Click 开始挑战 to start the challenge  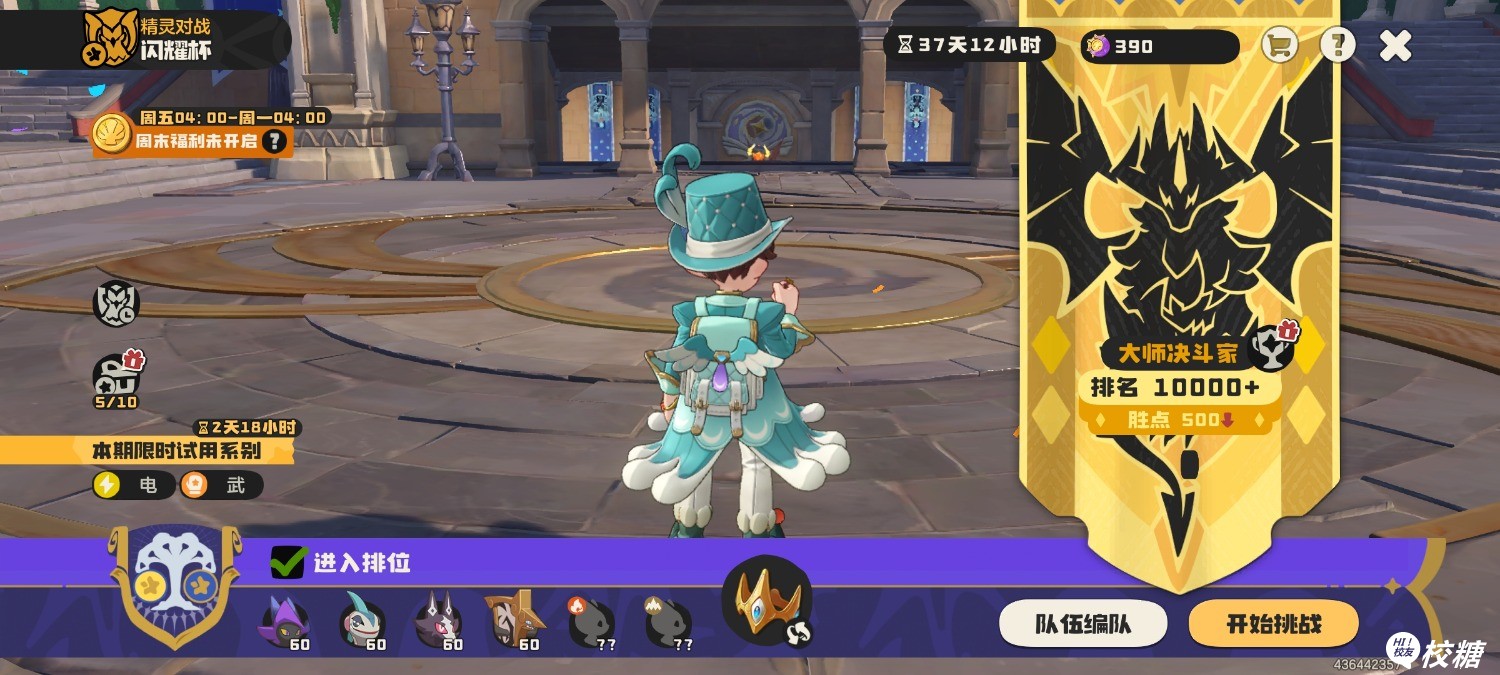(x=1273, y=625)
